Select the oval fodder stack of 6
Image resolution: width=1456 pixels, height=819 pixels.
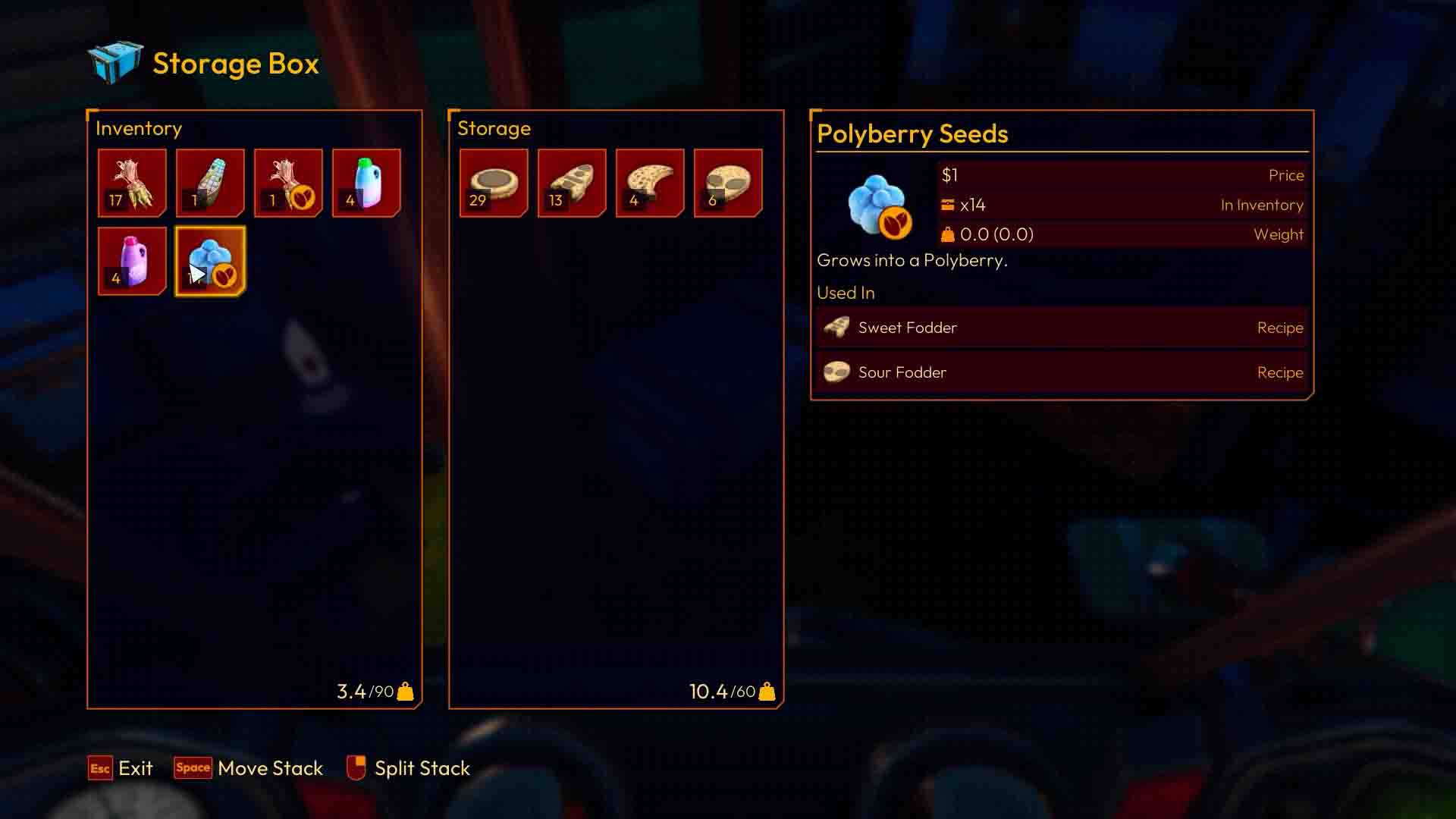click(728, 182)
